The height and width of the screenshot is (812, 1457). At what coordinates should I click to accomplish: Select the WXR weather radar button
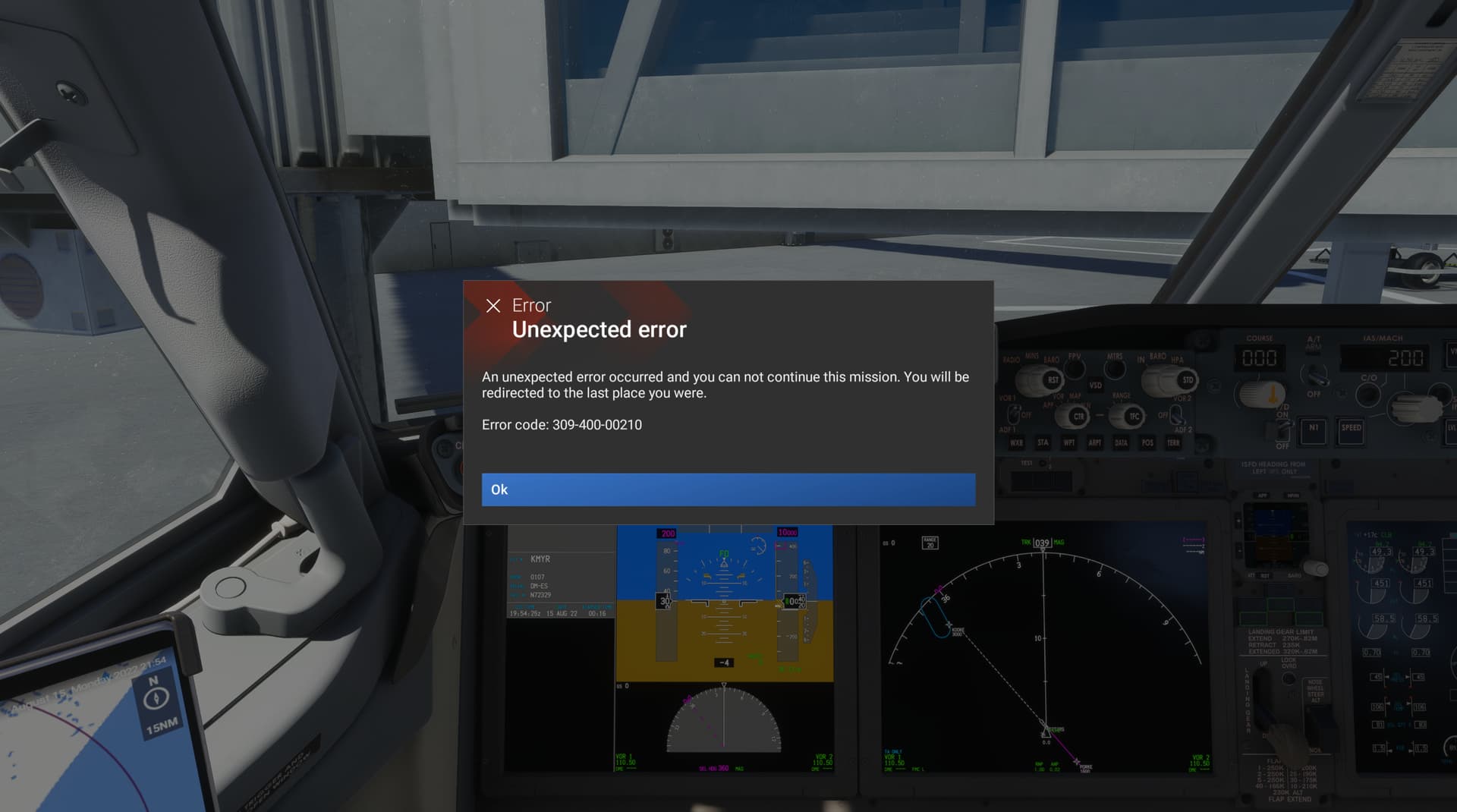coord(1017,443)
